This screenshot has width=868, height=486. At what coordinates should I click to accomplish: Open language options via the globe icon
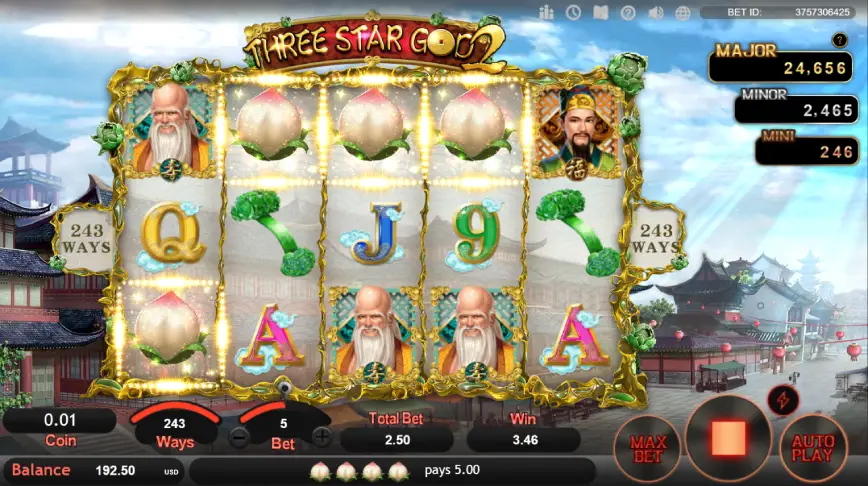[x=684, y=12]
